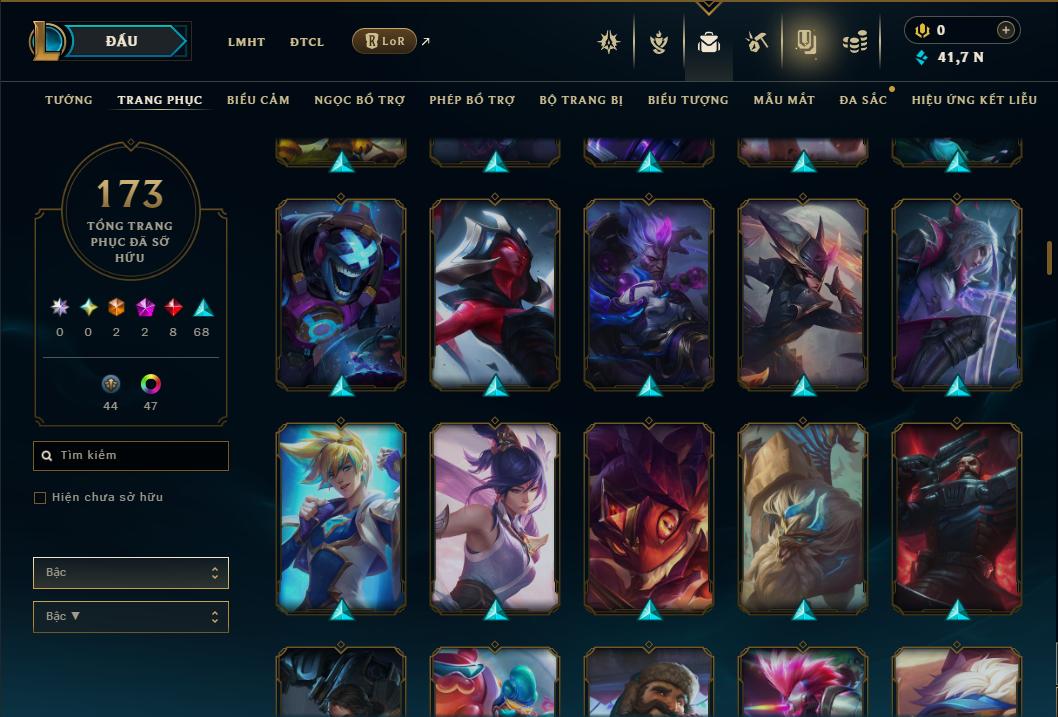Image resolution: width=1058 pixels, height=717 pixels.
Task: Select the NGỌC BỔ TRỢ tab
Action: point(359,100)
